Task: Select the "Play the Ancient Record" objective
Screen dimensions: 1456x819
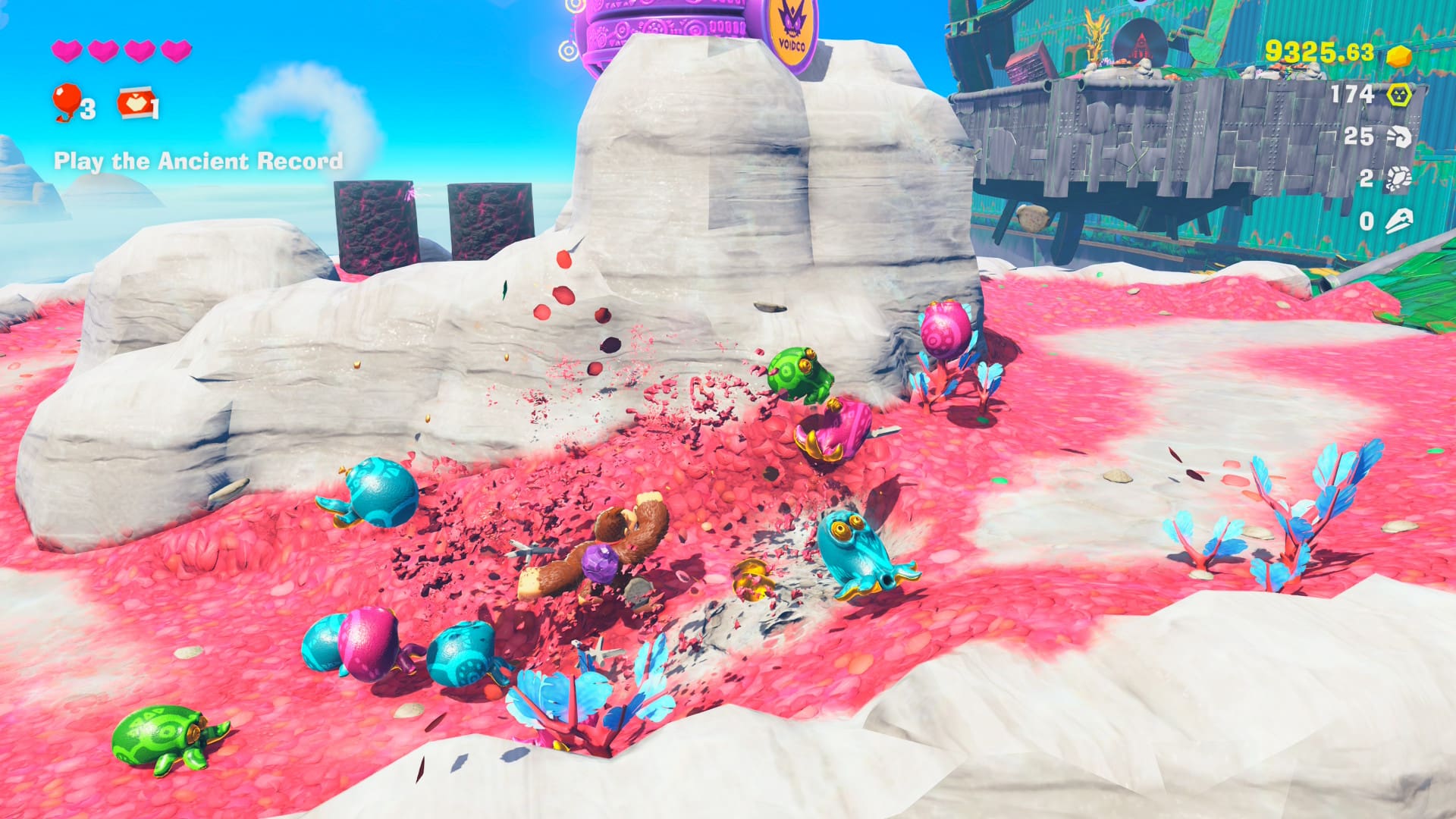Action: pyautogui.click(x=198, y=161)
